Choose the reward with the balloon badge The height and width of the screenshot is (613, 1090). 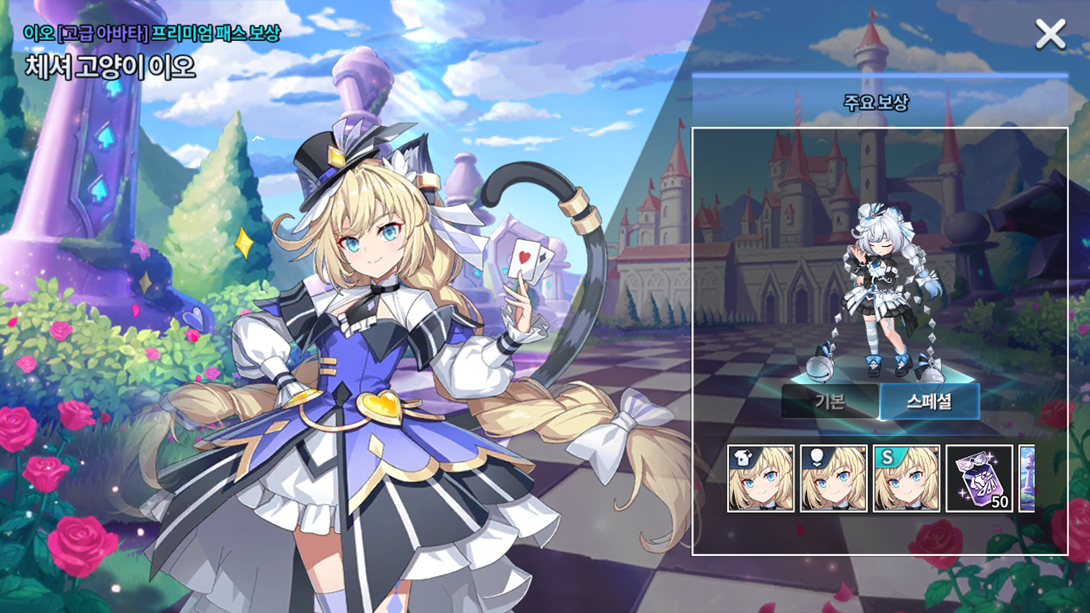click(834, 479)
